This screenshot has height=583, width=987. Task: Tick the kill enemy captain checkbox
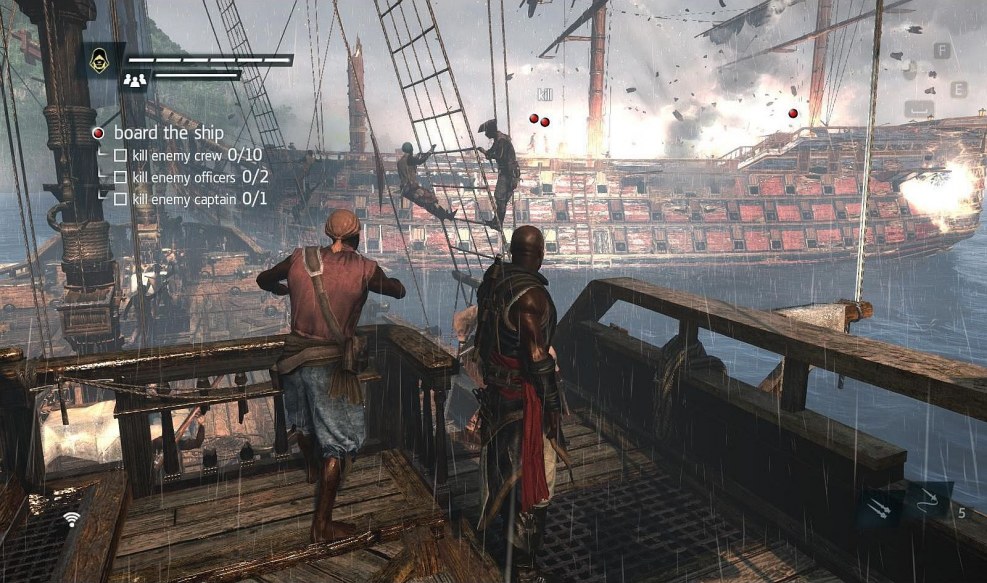point(120,199)
